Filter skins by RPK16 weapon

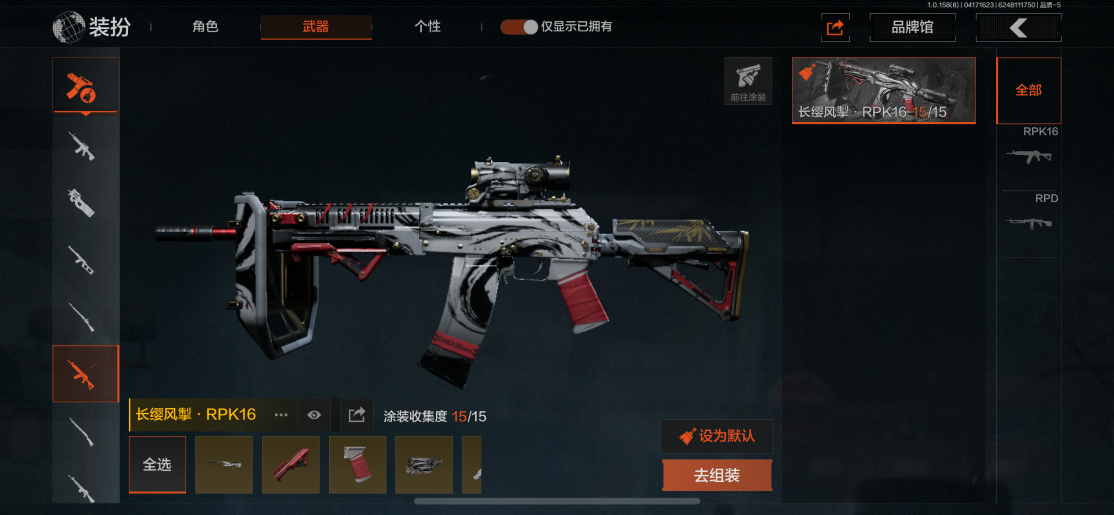1029,150
